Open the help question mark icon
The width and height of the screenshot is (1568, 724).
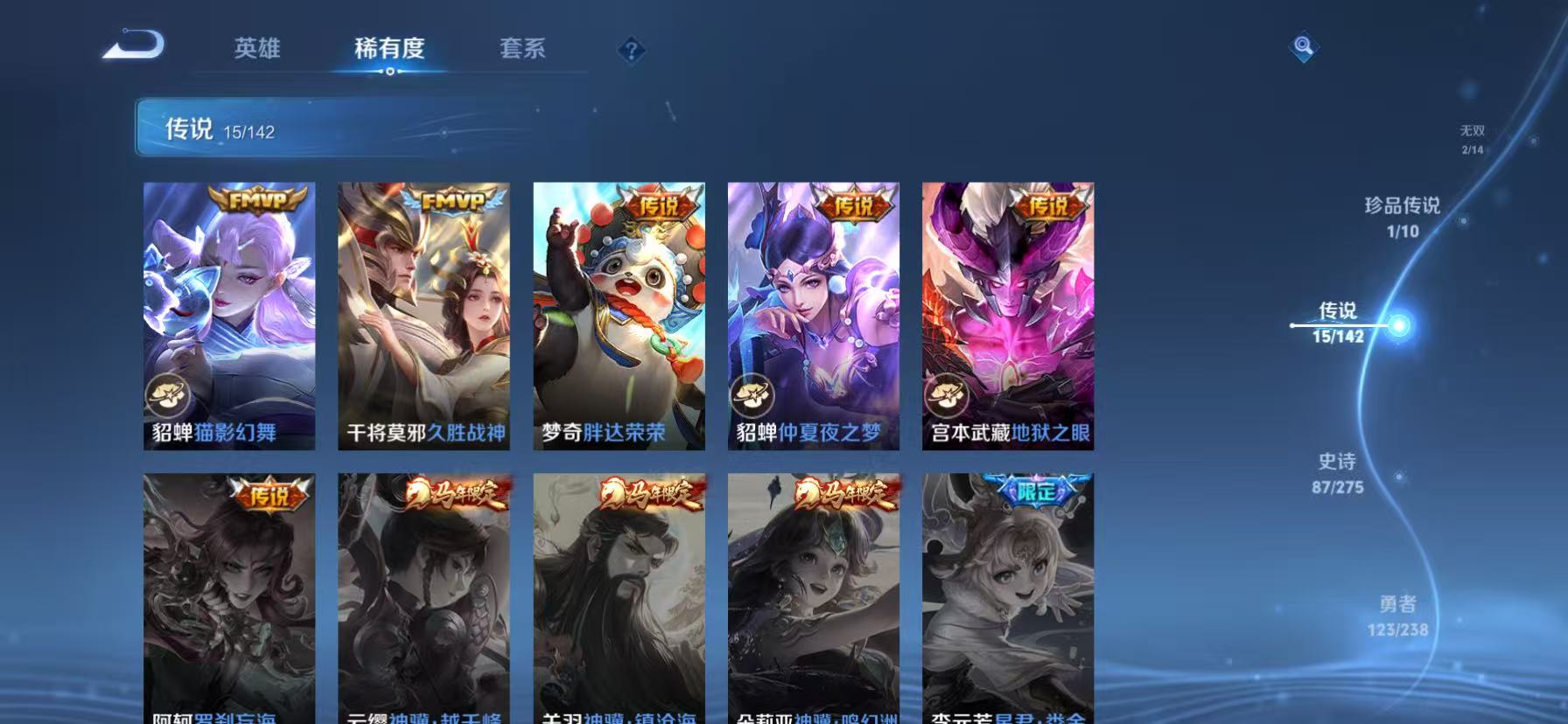click(x=632, y=50)
